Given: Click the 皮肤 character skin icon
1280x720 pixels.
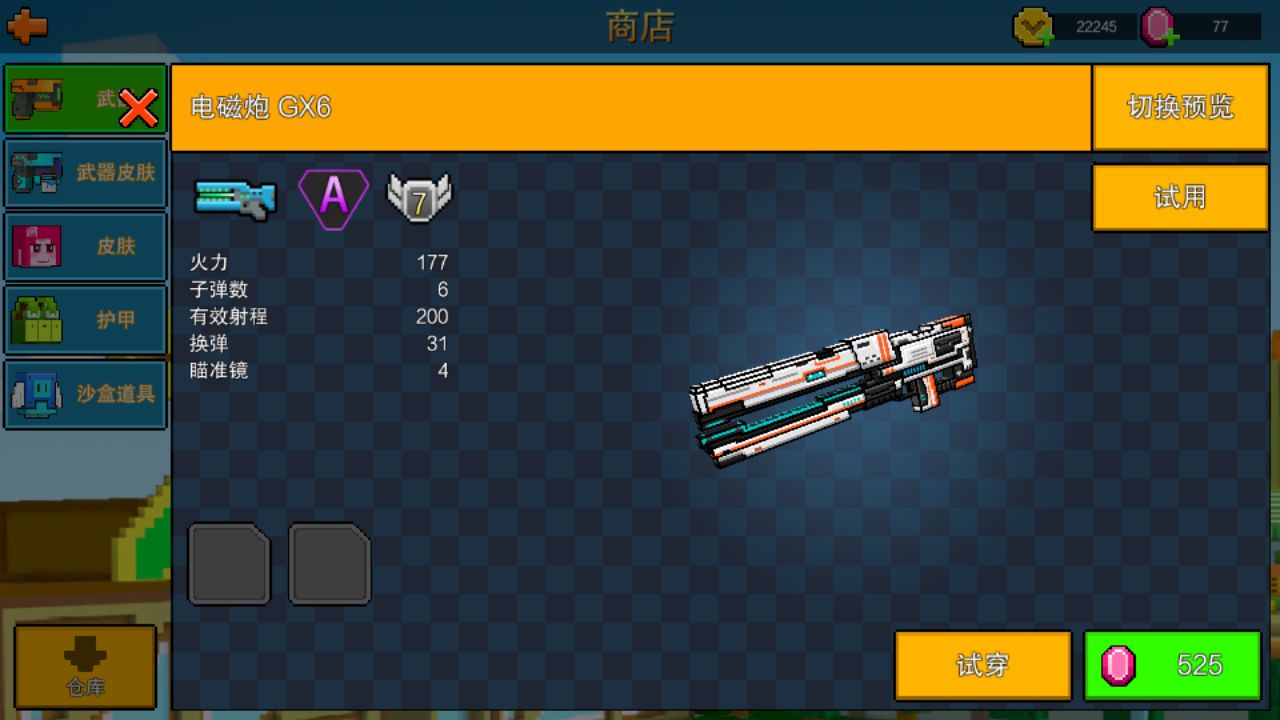Looking at the screenshot, I should point(35,246).
